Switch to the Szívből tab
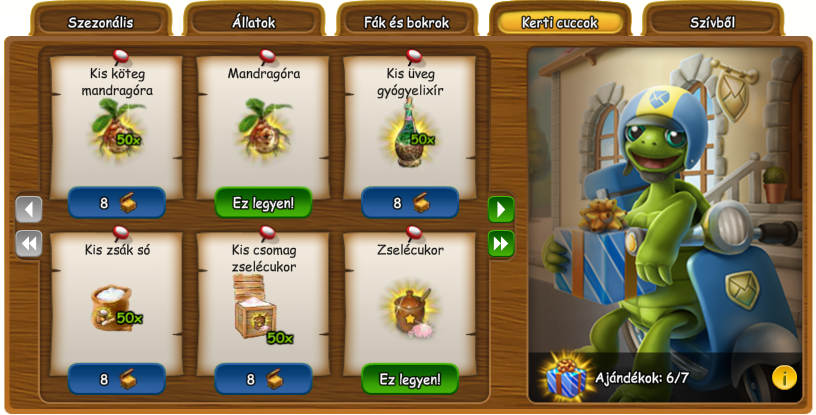The image size is (816, 415). [712, 22]
